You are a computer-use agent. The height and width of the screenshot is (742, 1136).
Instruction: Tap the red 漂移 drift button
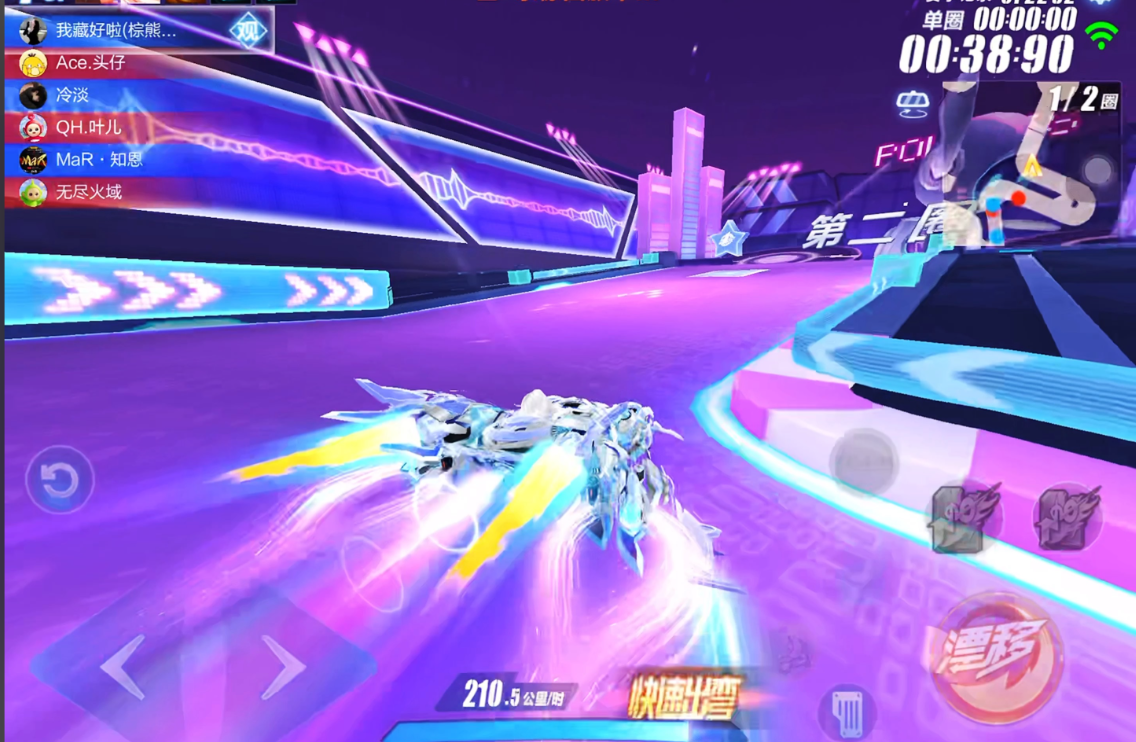[x=994, y=657]
